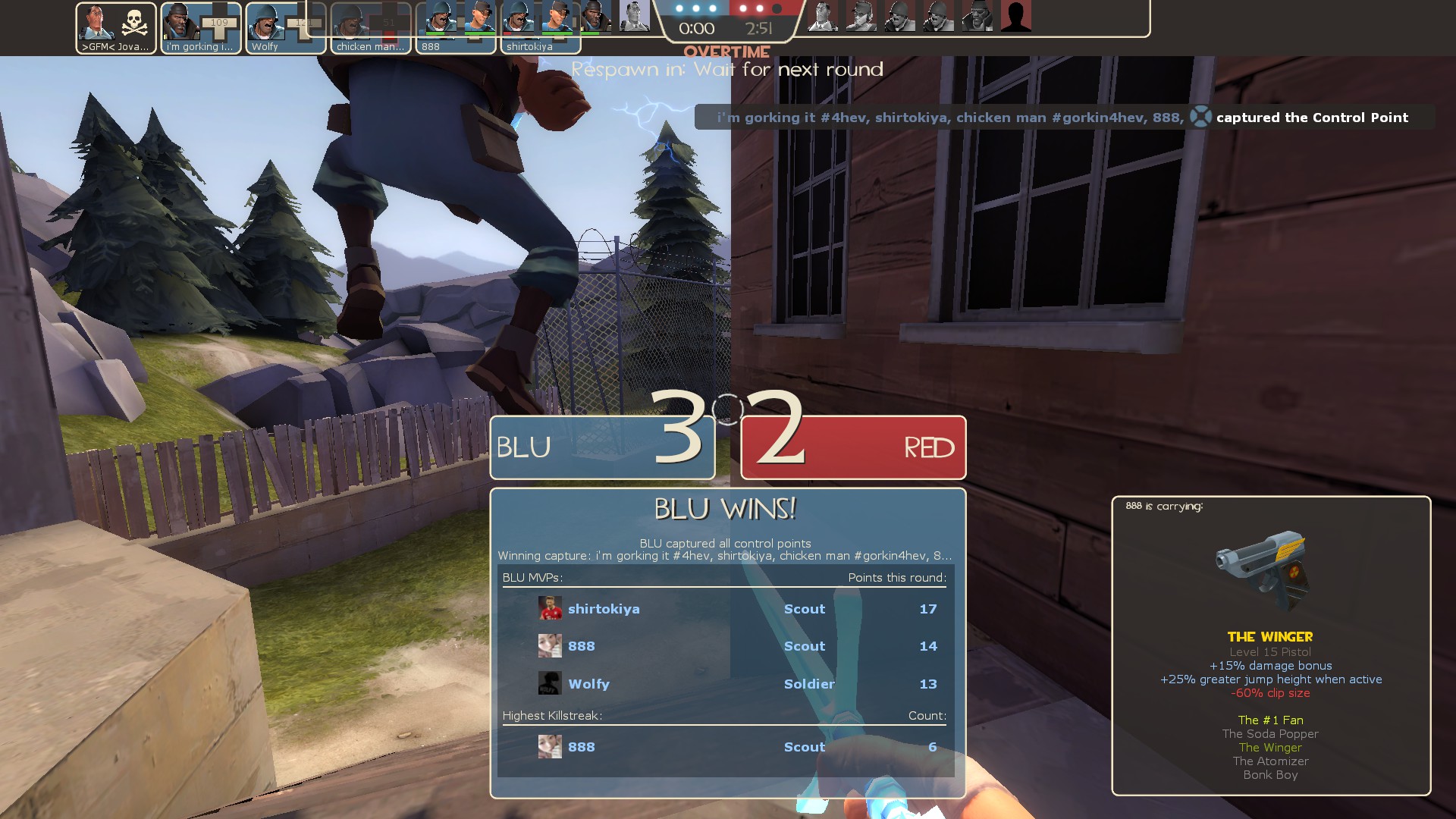
Task: Choose The Atomizer in the carried items list
Action: point(1270,761)
